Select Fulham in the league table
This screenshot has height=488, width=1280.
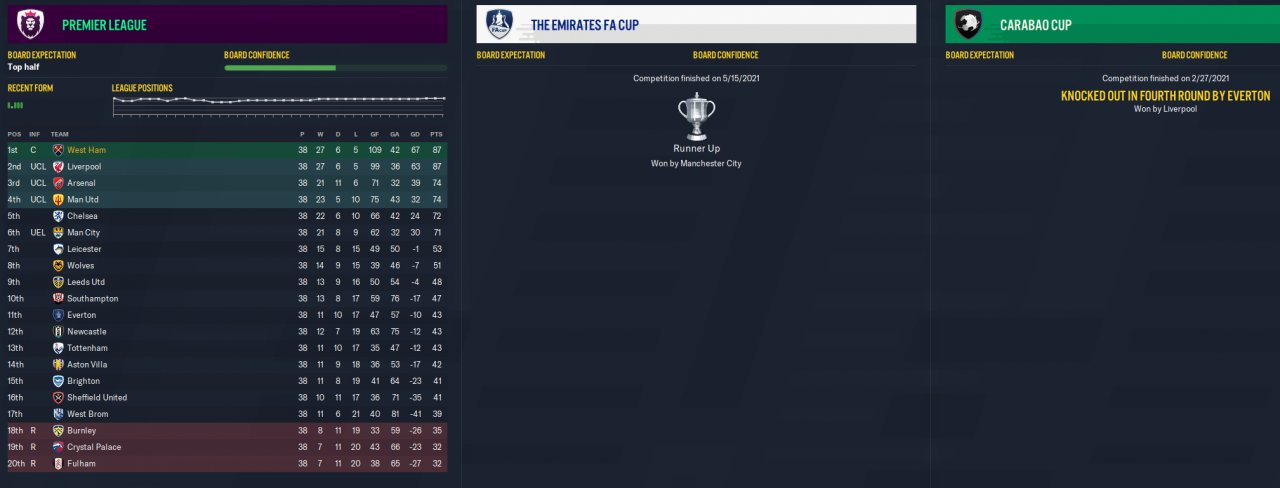(x=81, y=463)
